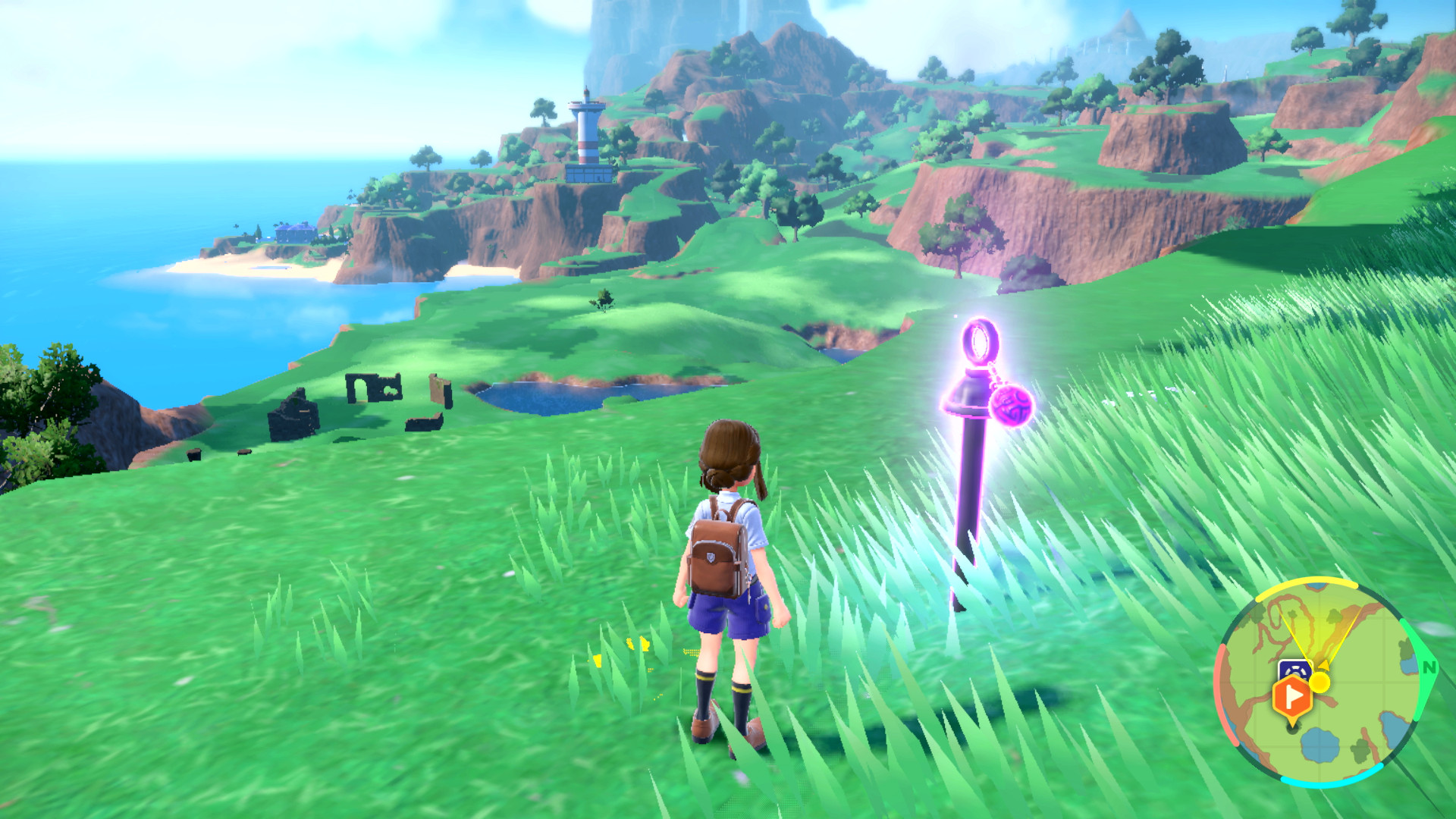
Task: Select the orange flag destination marker
Action: pyautogui.click(x=1291, y=696)
